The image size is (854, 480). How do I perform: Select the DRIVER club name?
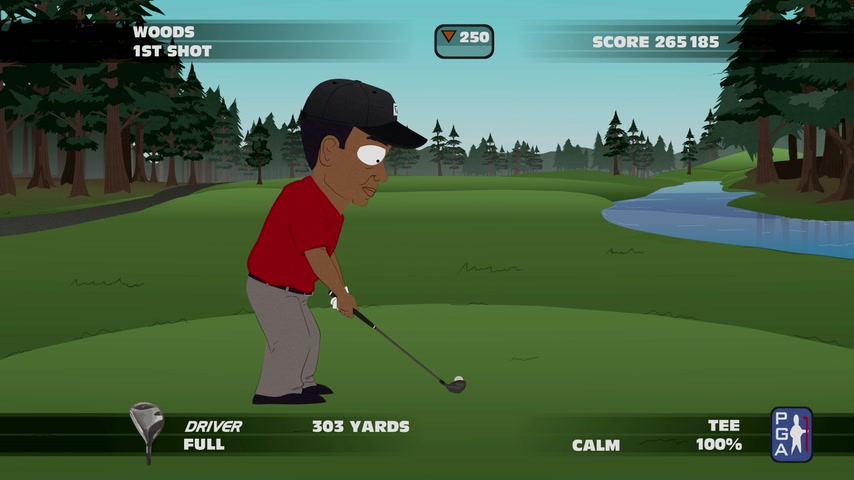[x=213, y=426]
